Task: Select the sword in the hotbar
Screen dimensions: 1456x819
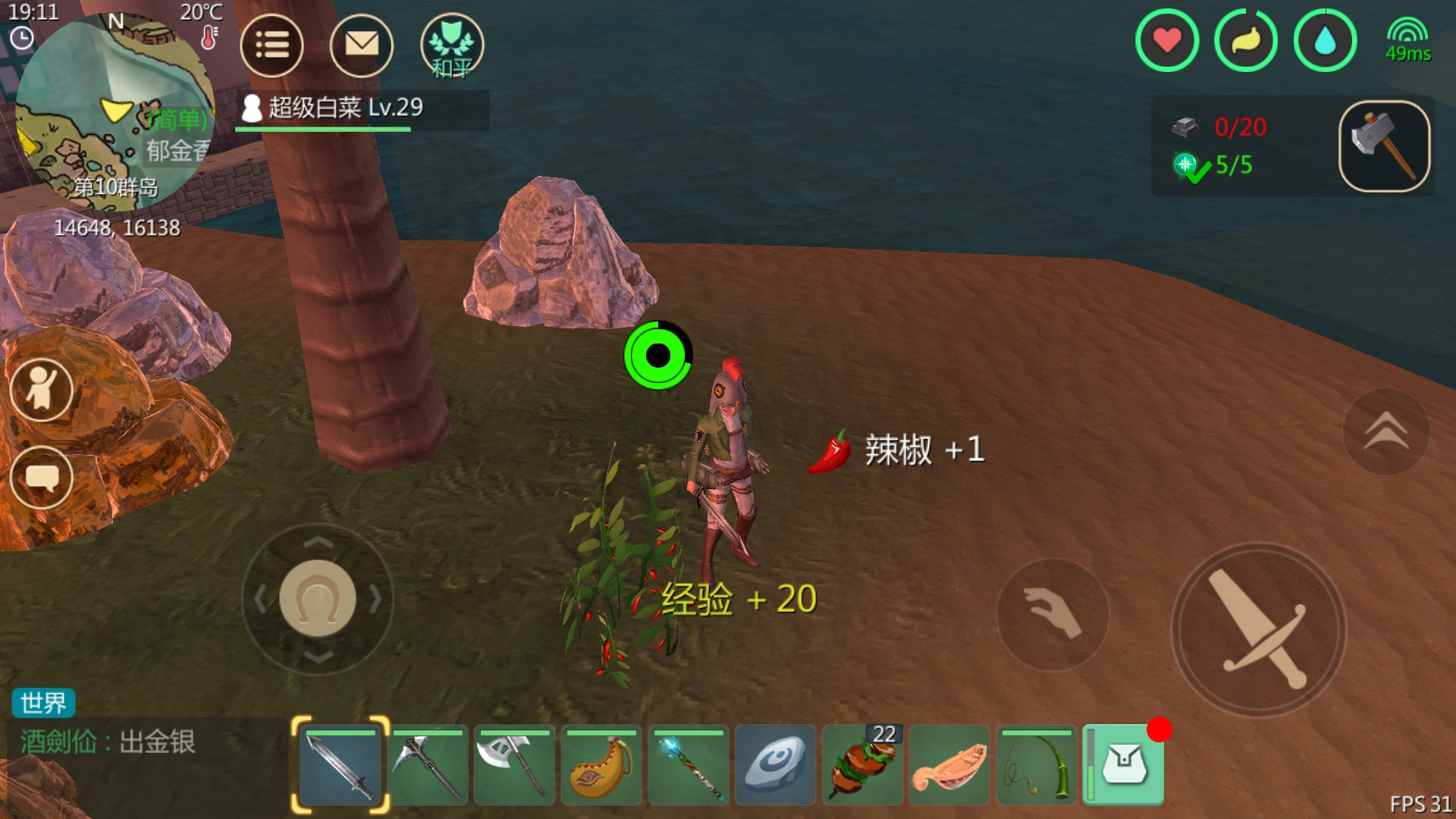Action: tap(340, 765)
